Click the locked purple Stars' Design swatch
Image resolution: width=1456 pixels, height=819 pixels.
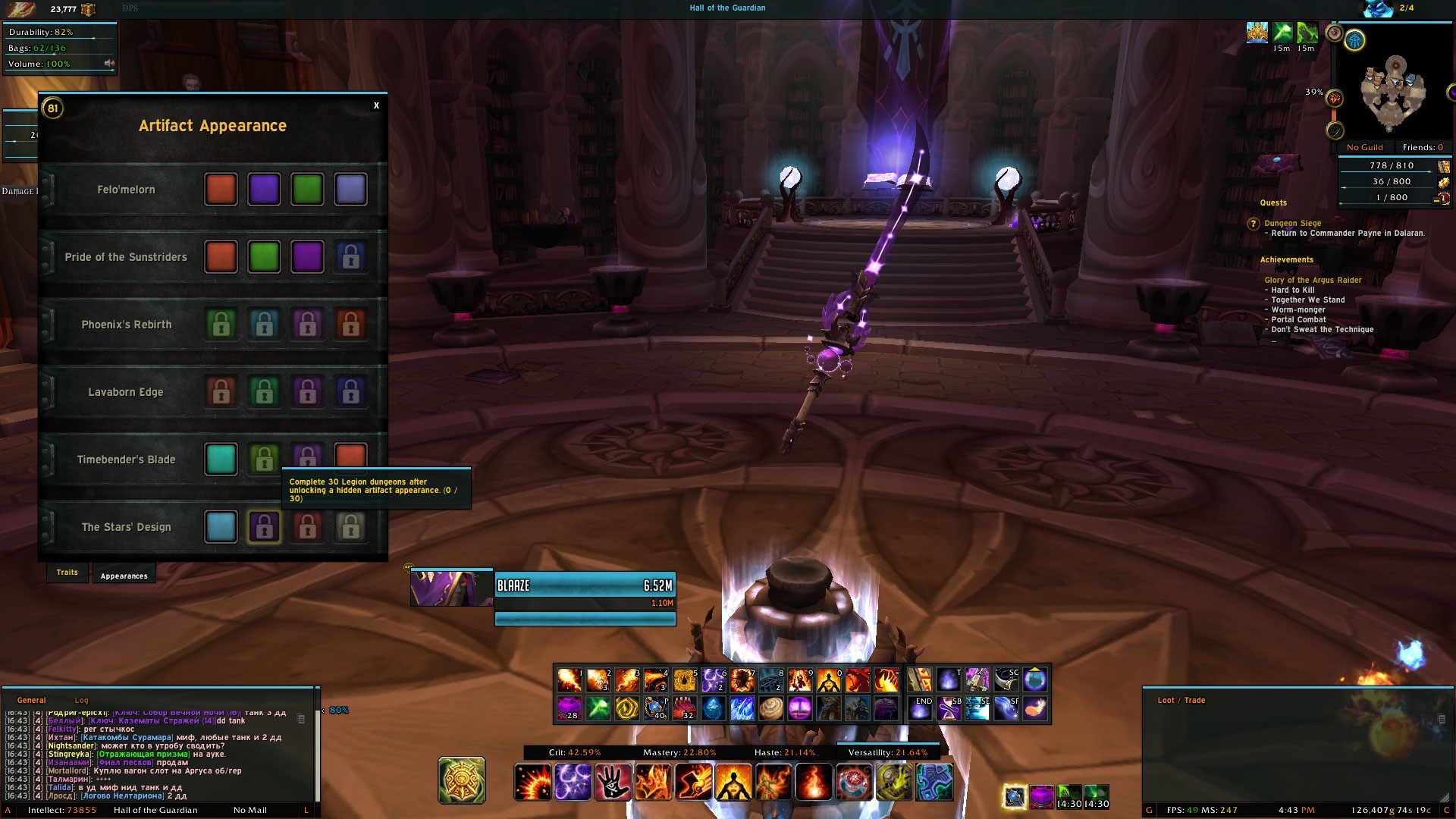point(264,527)
